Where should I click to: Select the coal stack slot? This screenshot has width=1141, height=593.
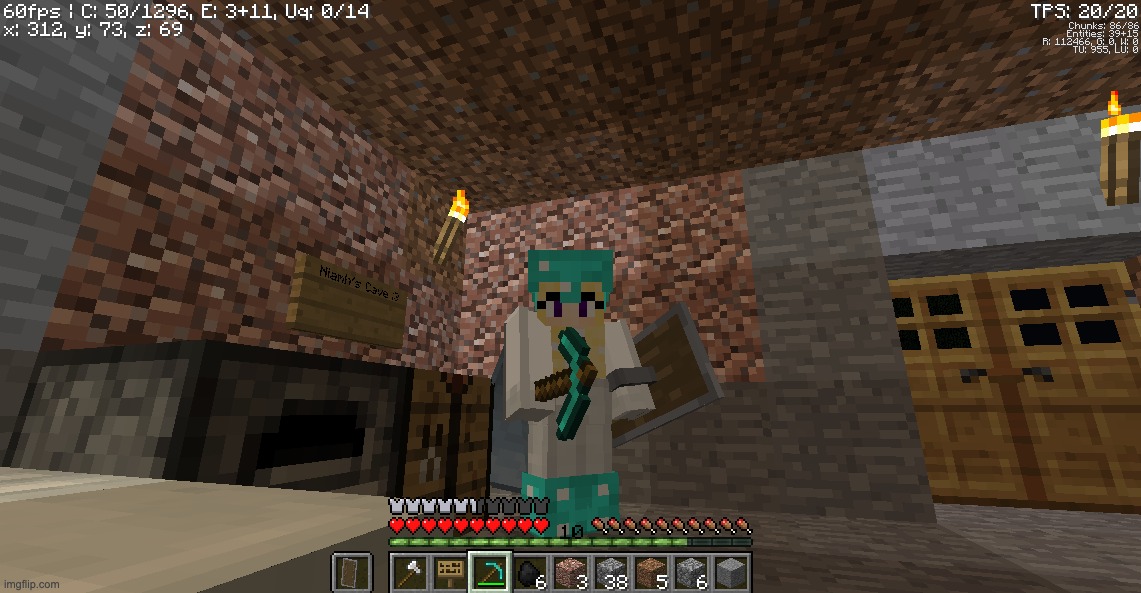pos(530,573)
